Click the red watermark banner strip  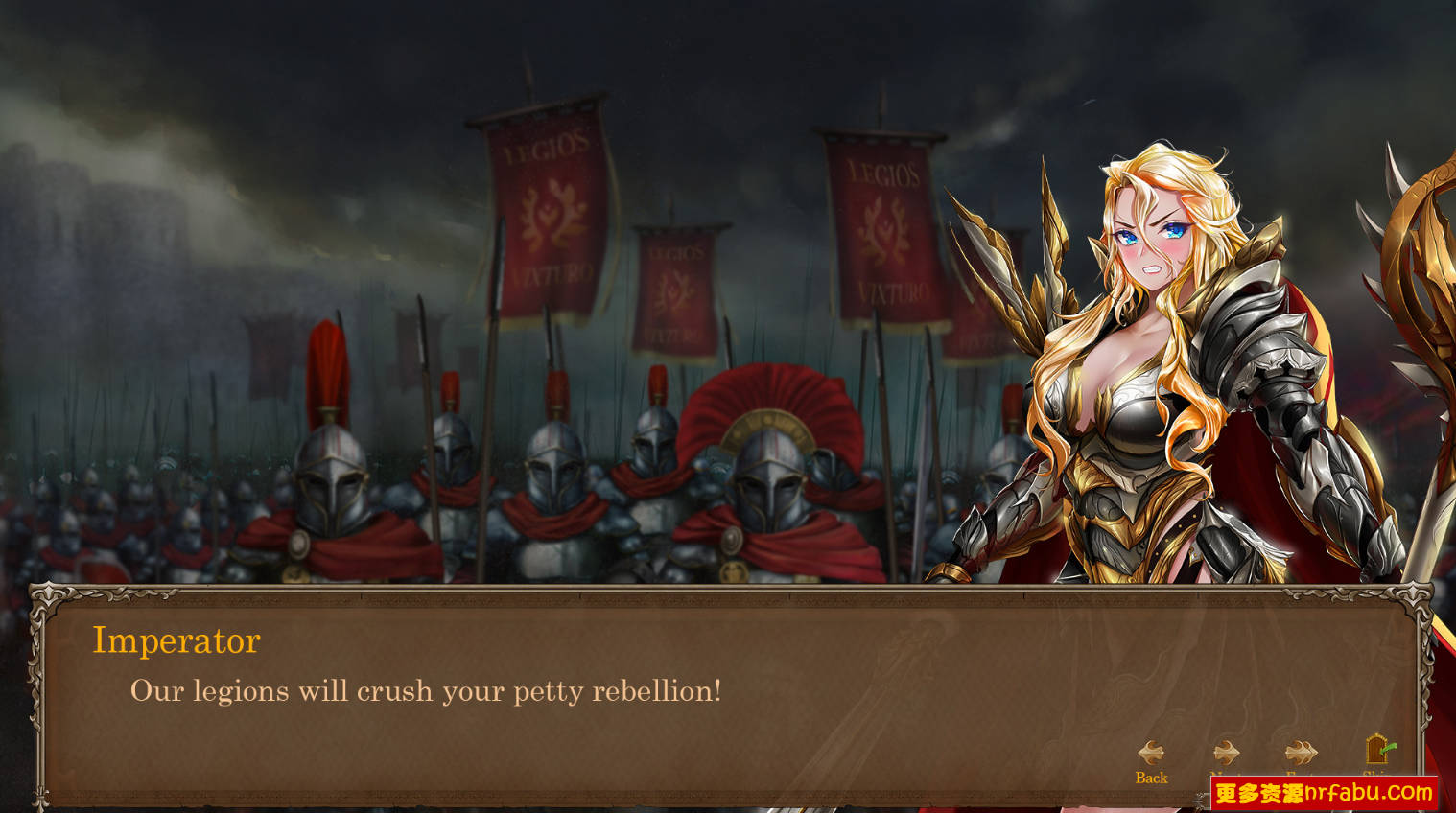[x=1324, y=794]
